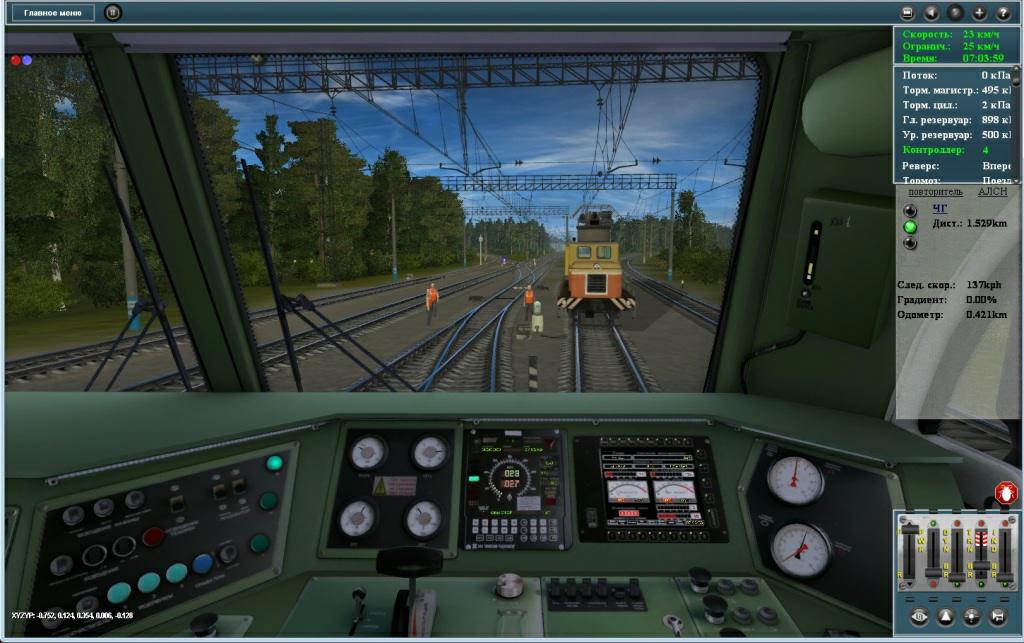Select the повторитель tab

935,191
